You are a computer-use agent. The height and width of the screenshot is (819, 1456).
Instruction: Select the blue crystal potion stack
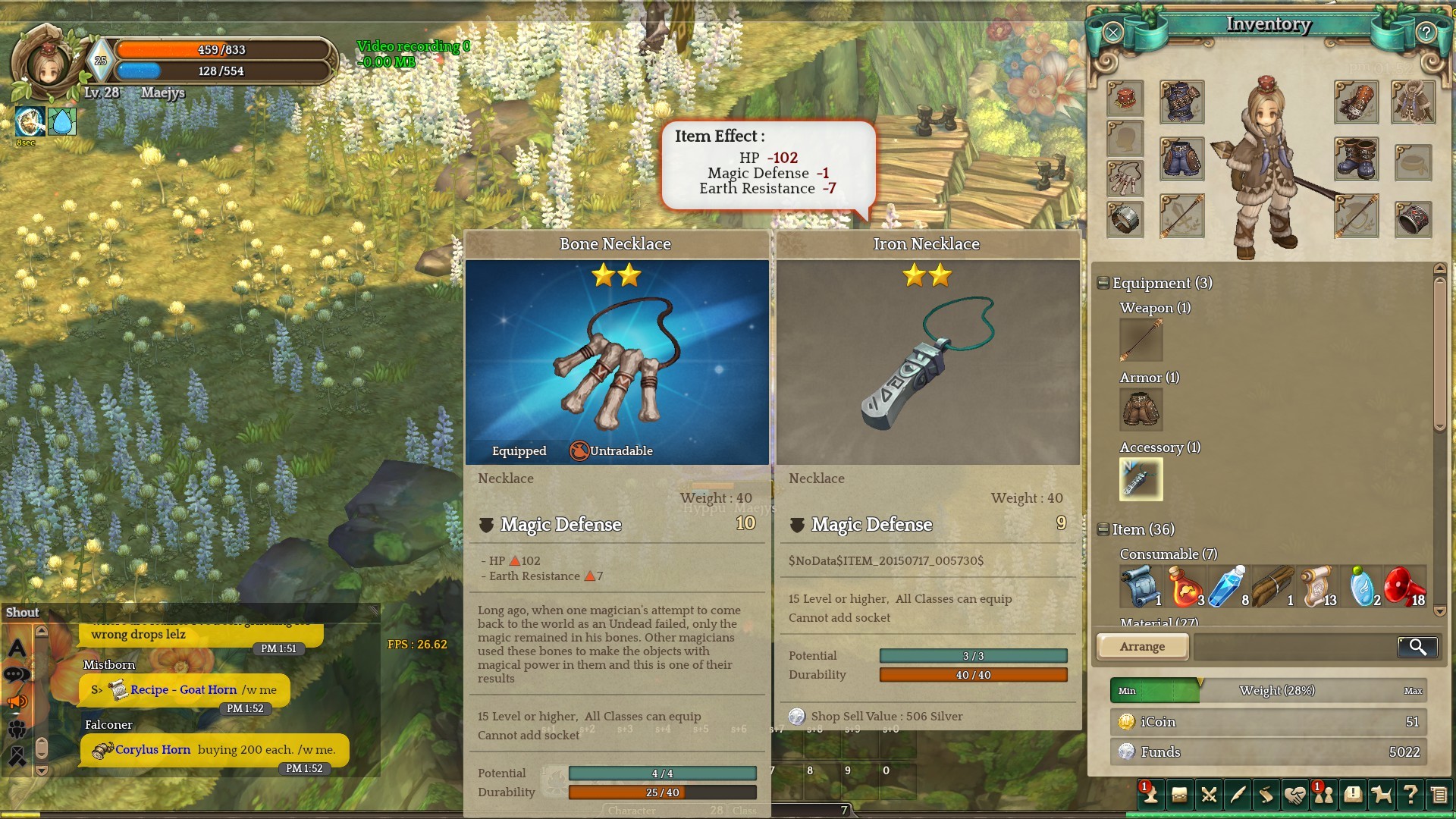(x=1227, y=586)
